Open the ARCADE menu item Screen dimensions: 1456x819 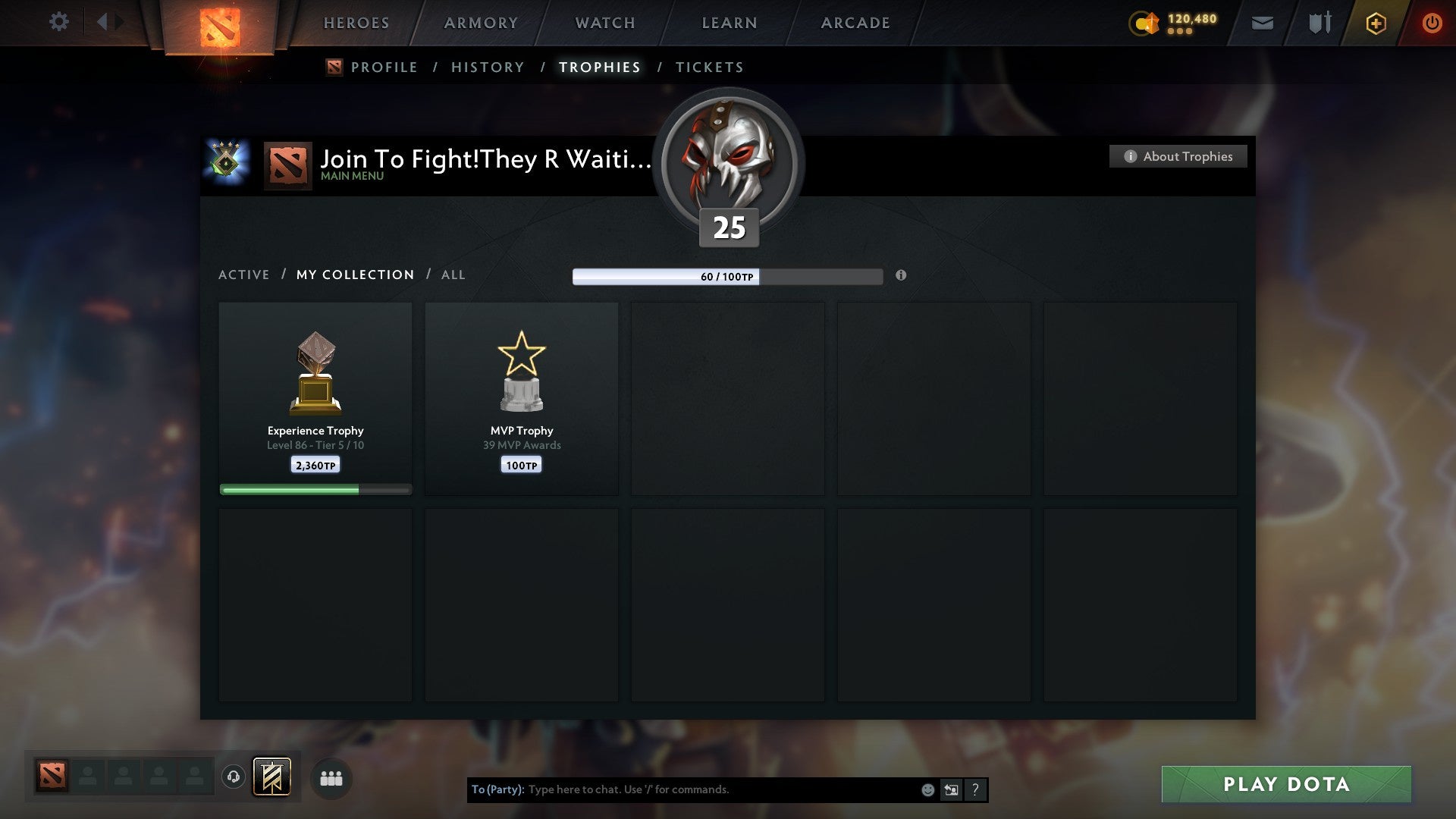click(855, 23)
